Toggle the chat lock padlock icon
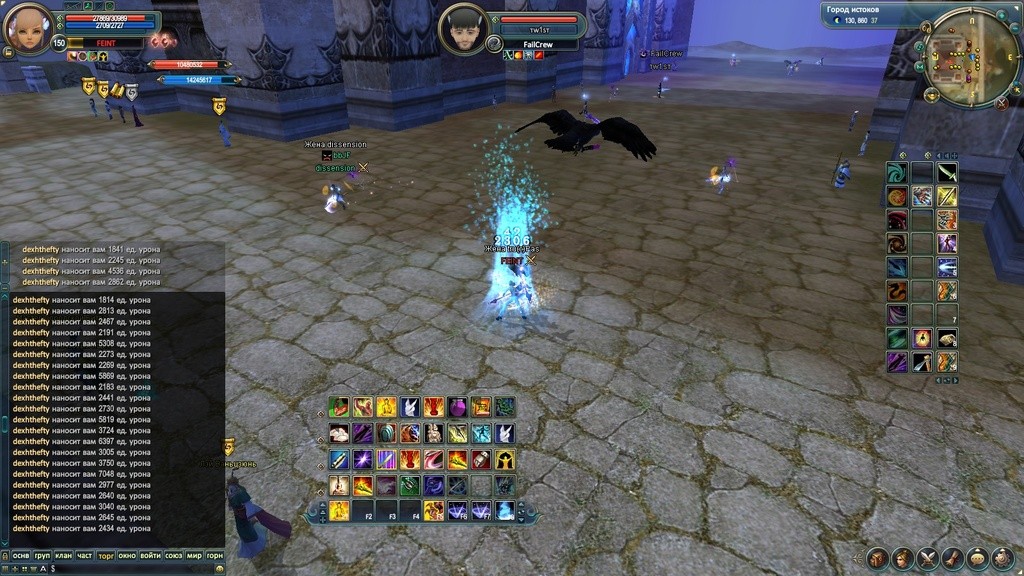Image resolution: width=1024 pixels, height=576 pixels. tap(5, 555)
